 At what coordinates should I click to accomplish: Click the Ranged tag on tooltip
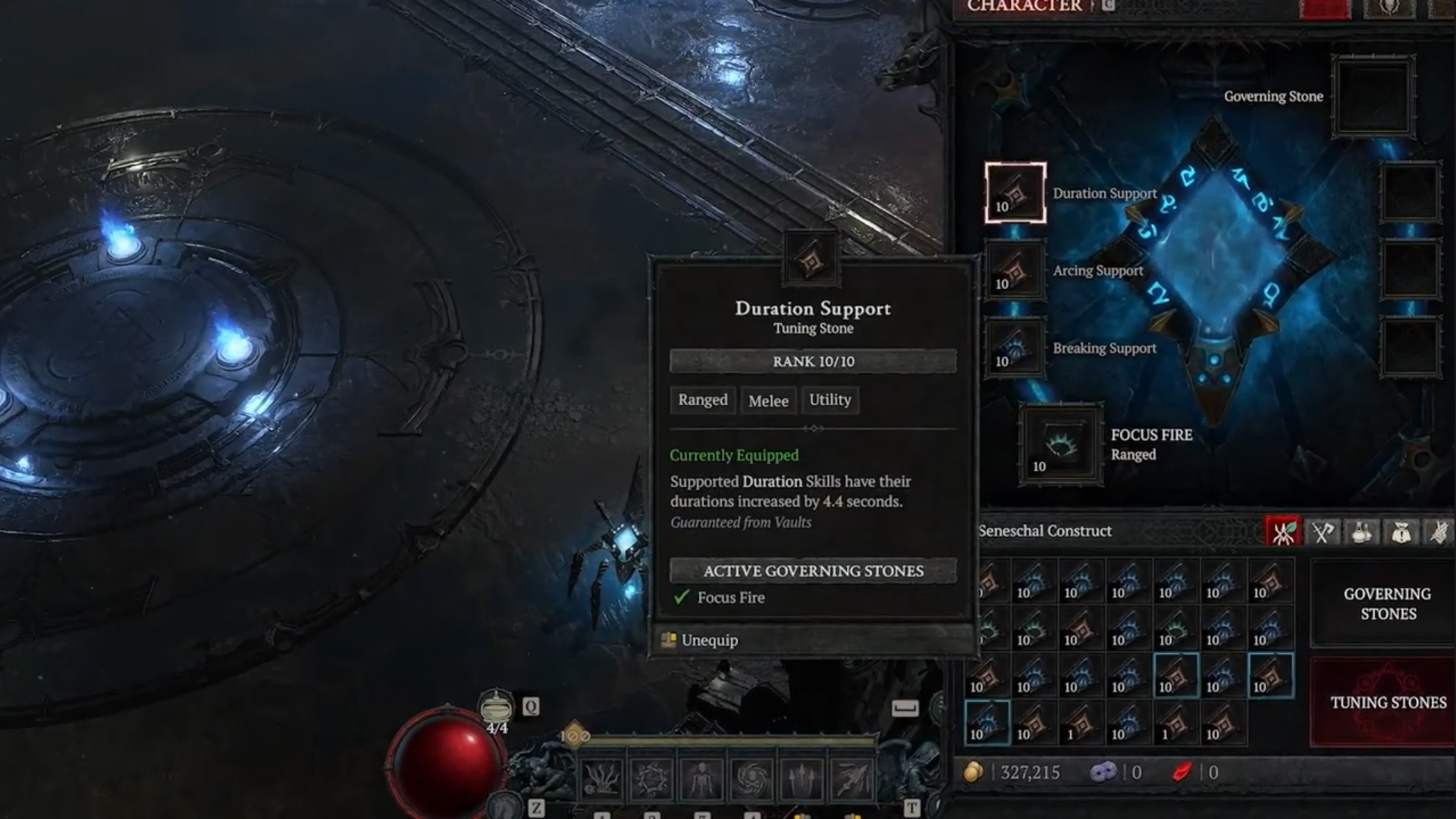click(702, 400)
